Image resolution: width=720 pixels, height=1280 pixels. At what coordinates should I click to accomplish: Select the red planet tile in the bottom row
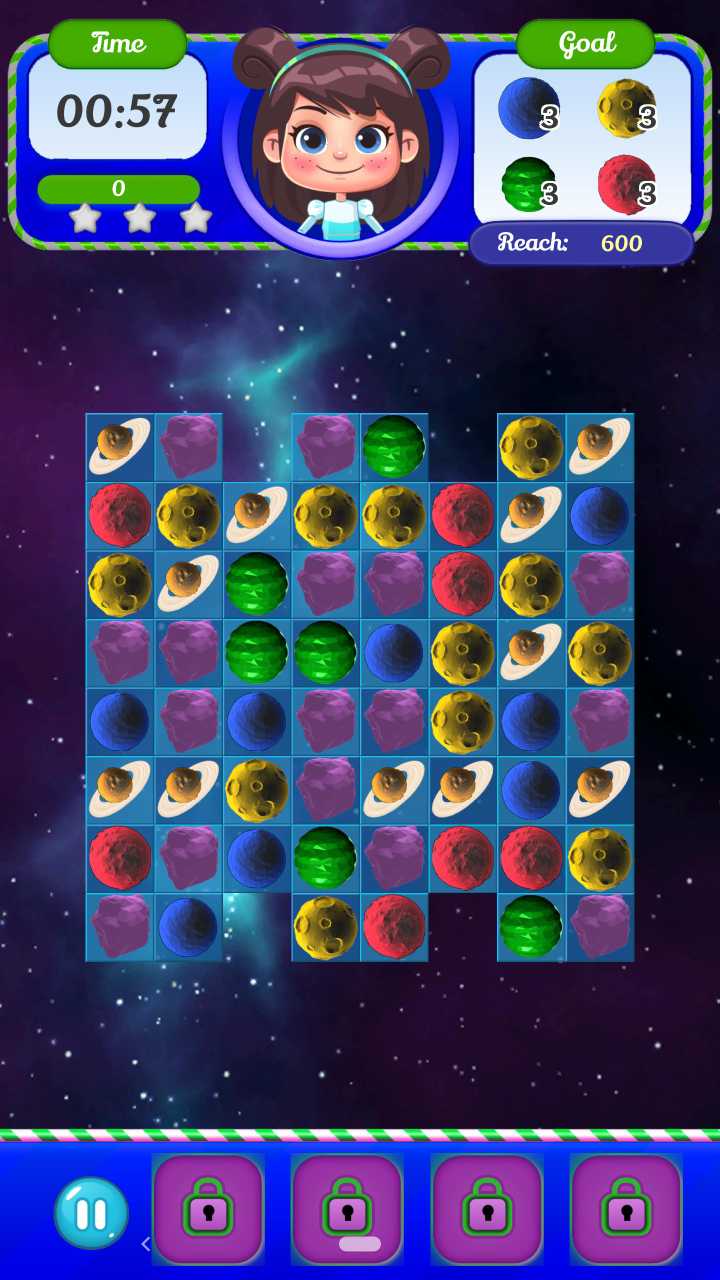(x=394, y=927)
